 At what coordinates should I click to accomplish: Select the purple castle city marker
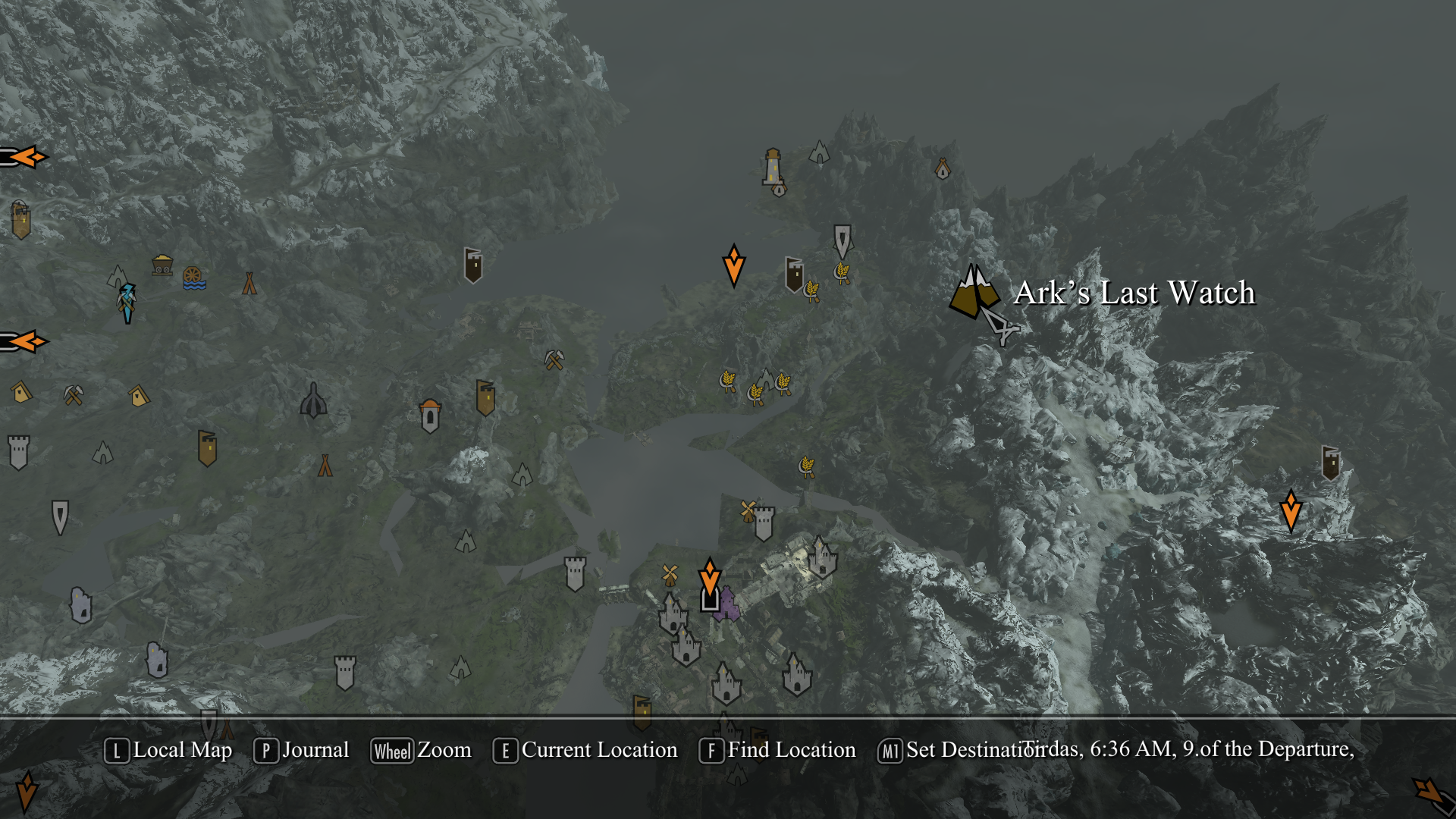[x=728, y=605]
